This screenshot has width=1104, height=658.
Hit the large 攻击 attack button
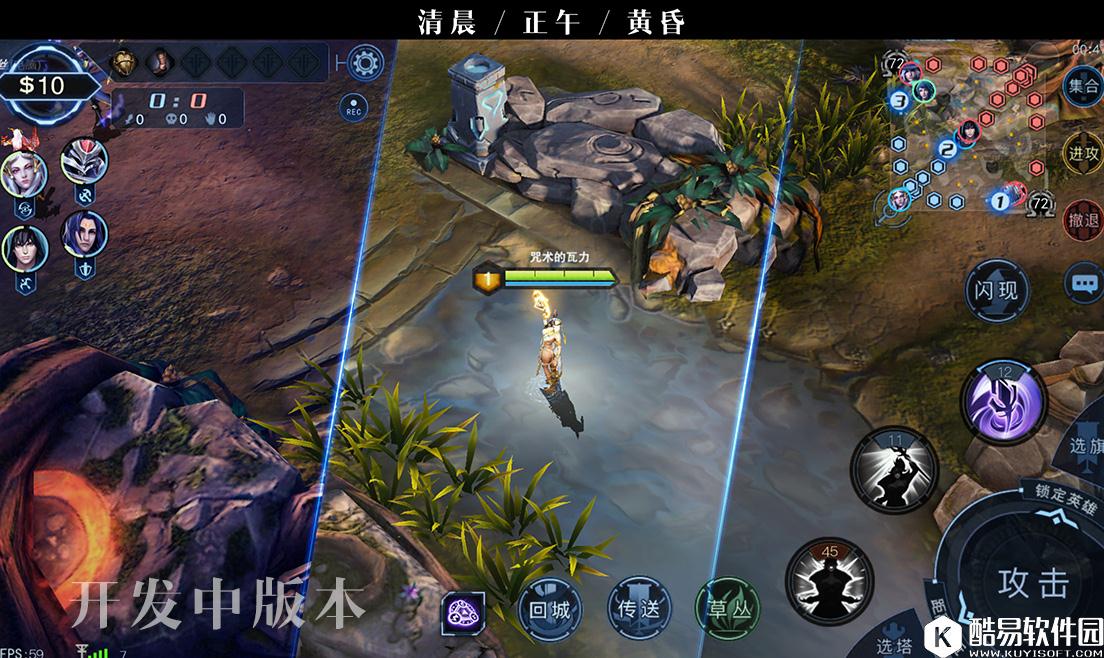1033,583
